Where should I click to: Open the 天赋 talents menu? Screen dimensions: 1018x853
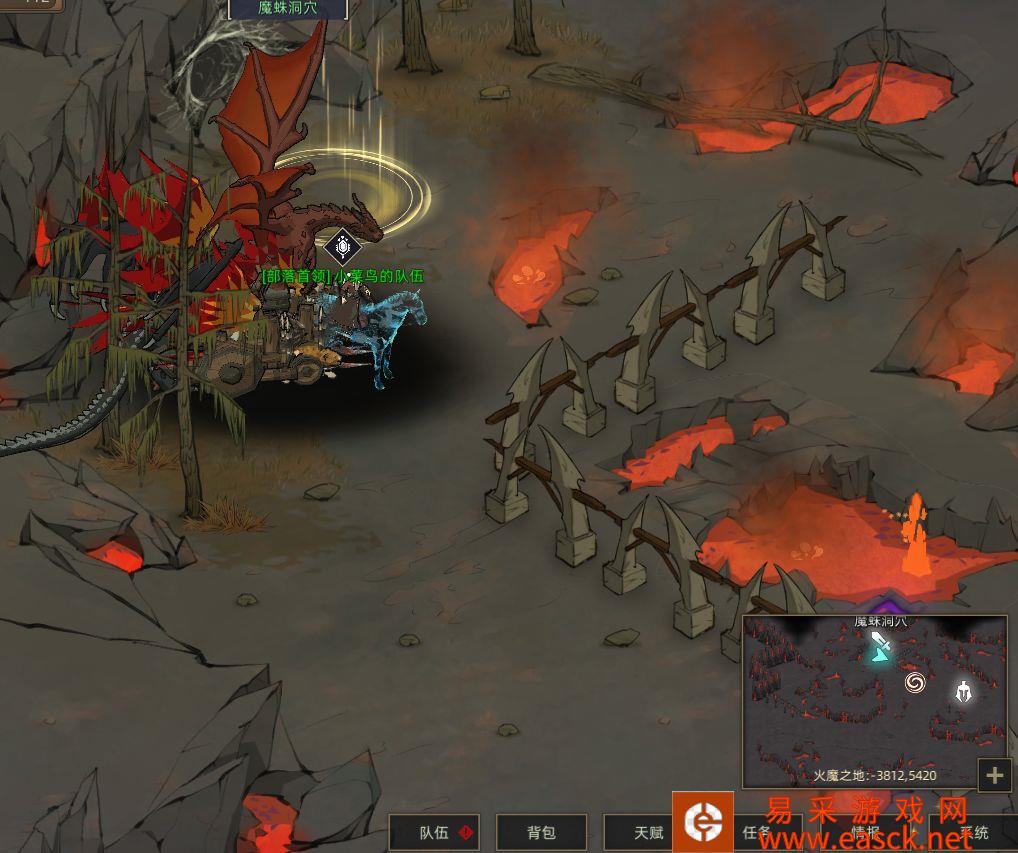[648, 832]
